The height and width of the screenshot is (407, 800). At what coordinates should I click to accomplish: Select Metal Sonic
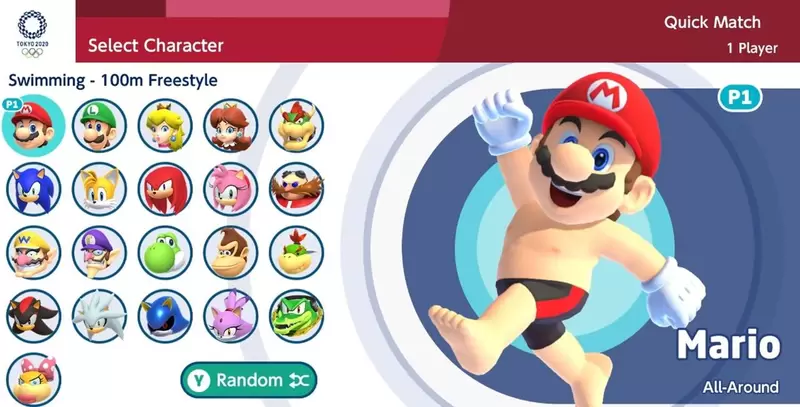pyautogui.click(x=165, y=317)
